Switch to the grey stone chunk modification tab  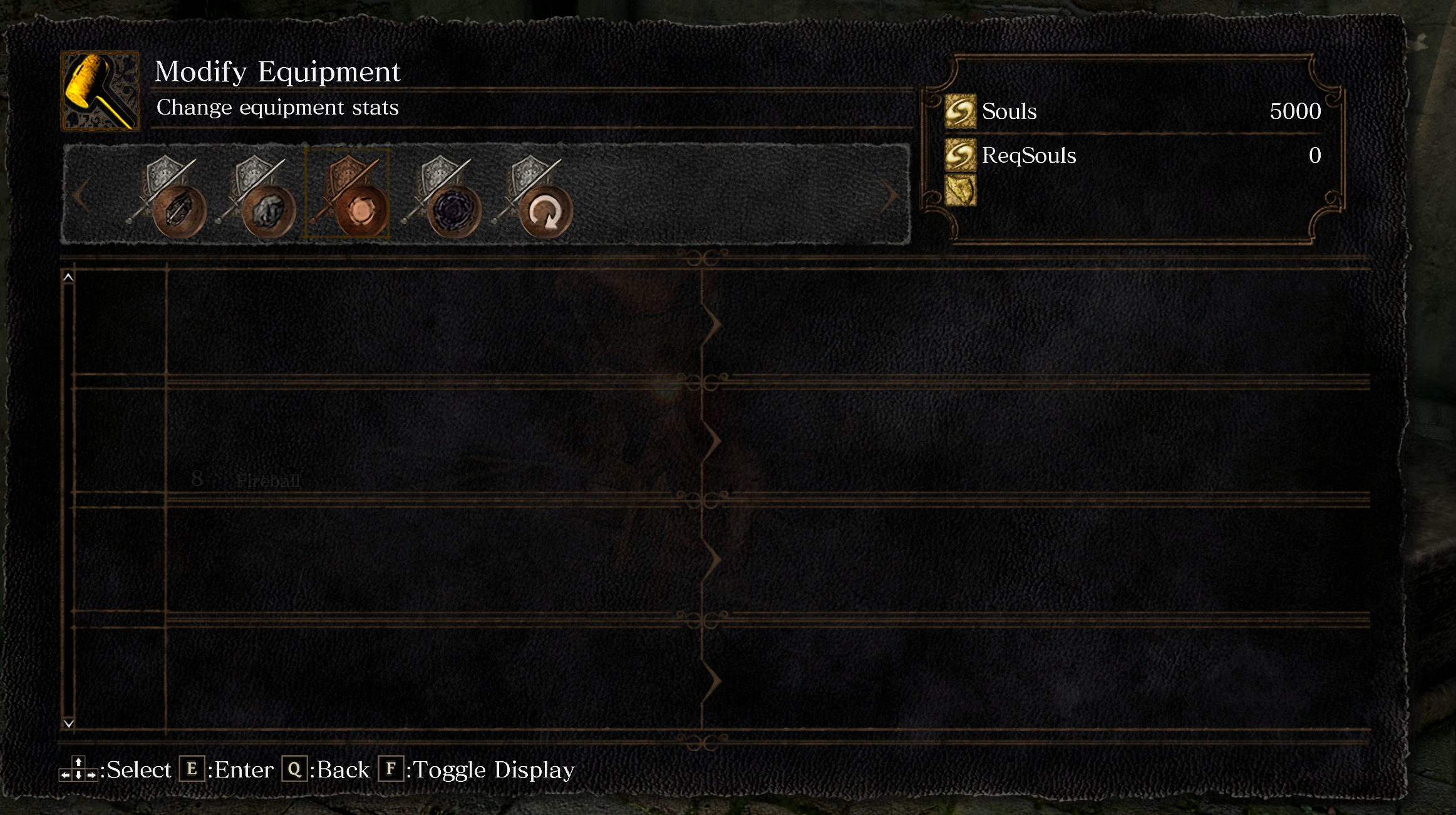click(257, 197)
